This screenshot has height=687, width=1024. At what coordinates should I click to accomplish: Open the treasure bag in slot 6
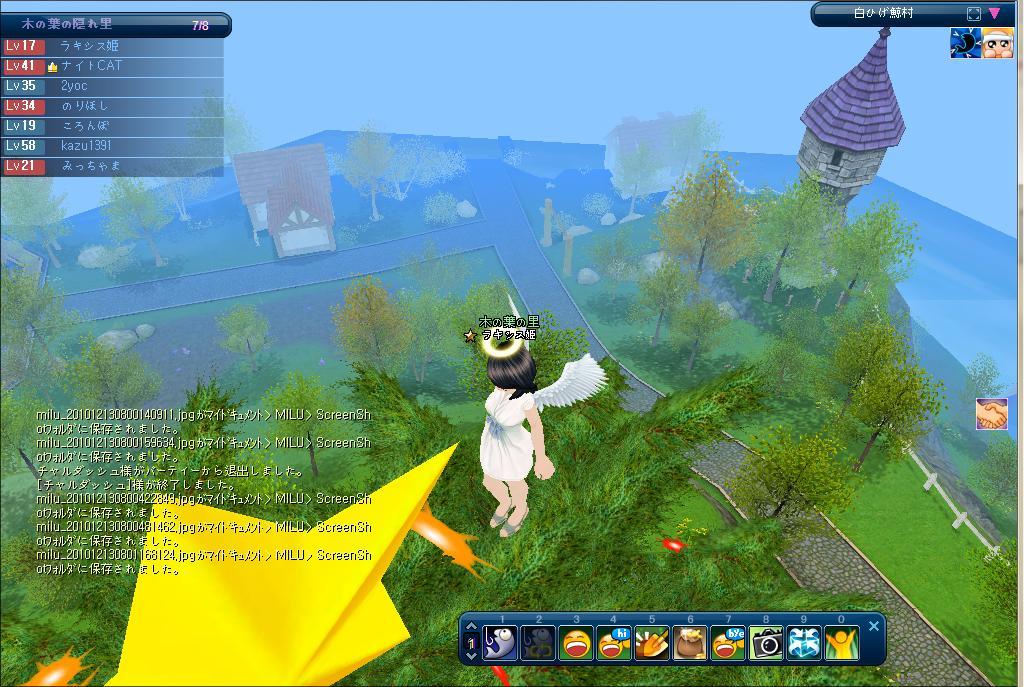coord(690,642)
